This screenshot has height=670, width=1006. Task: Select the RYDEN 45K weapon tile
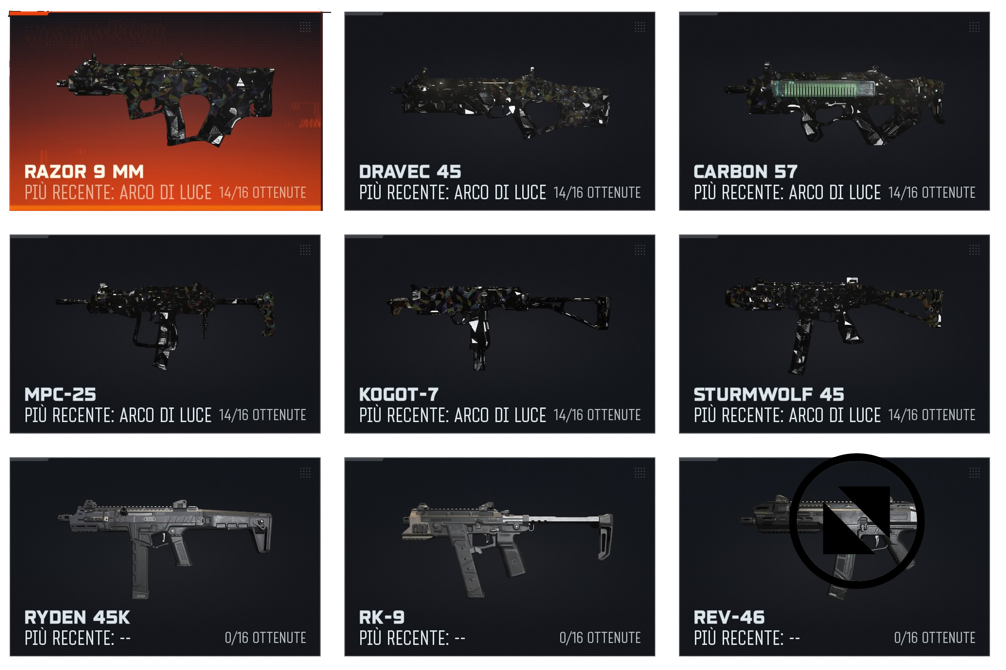[x=165, y=557]
